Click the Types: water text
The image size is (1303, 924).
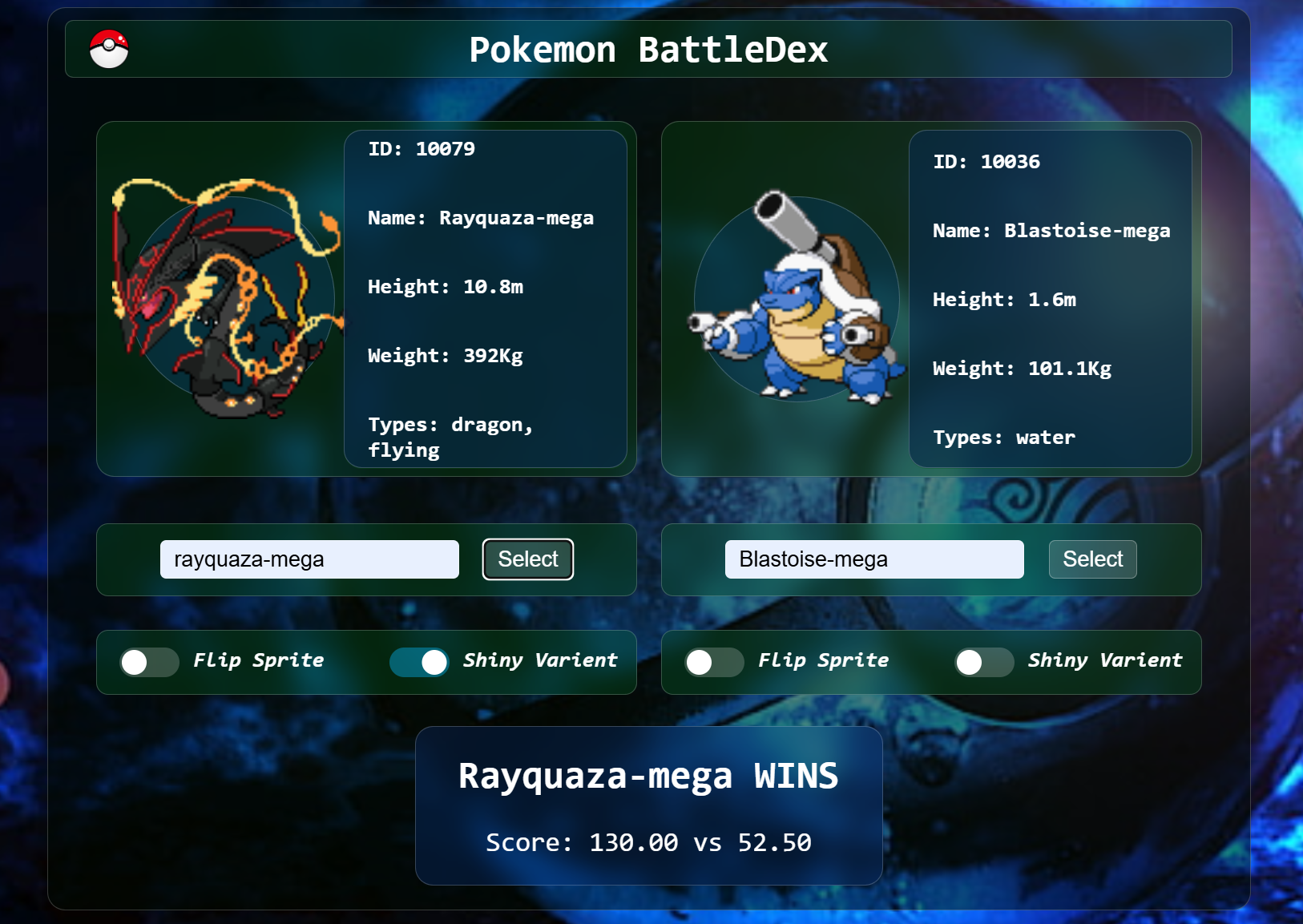(x=1002, y=438)
